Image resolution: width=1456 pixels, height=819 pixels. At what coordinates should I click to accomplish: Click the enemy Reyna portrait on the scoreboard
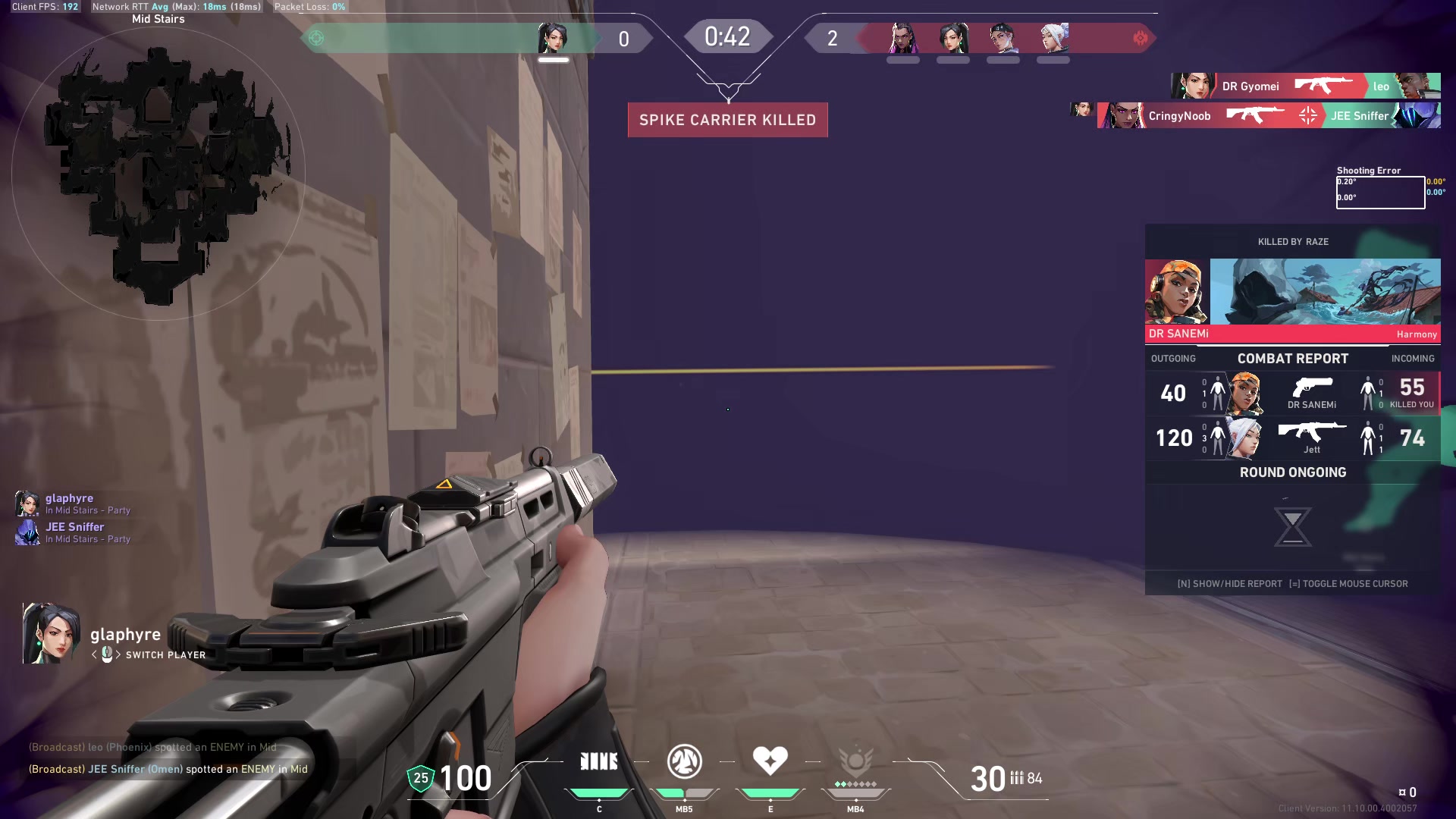(x=902, y=36)
